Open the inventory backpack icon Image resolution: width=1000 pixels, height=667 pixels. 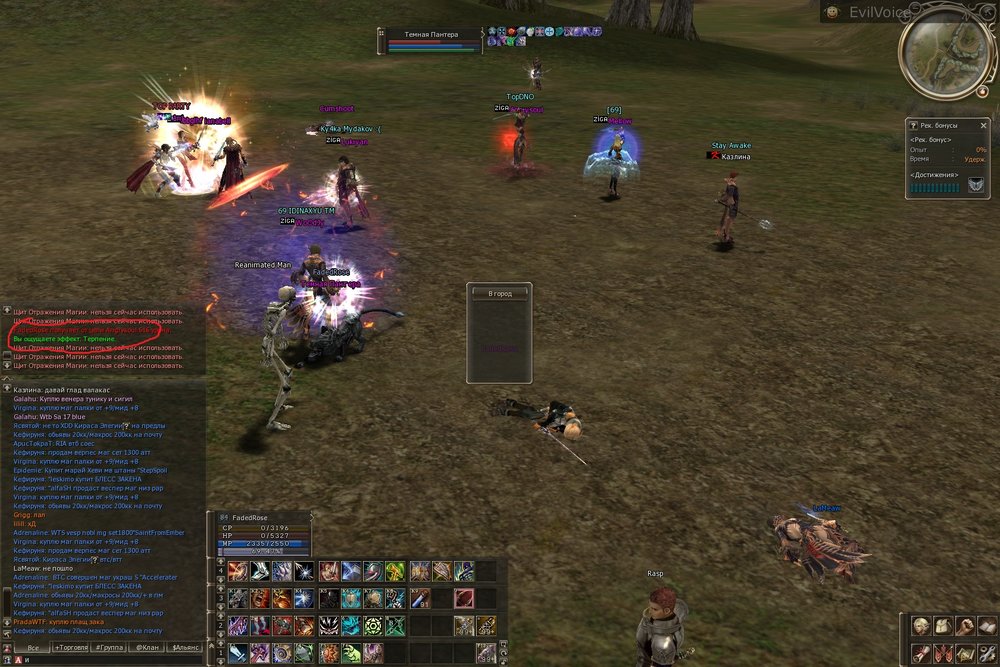(x=942, y=626)
